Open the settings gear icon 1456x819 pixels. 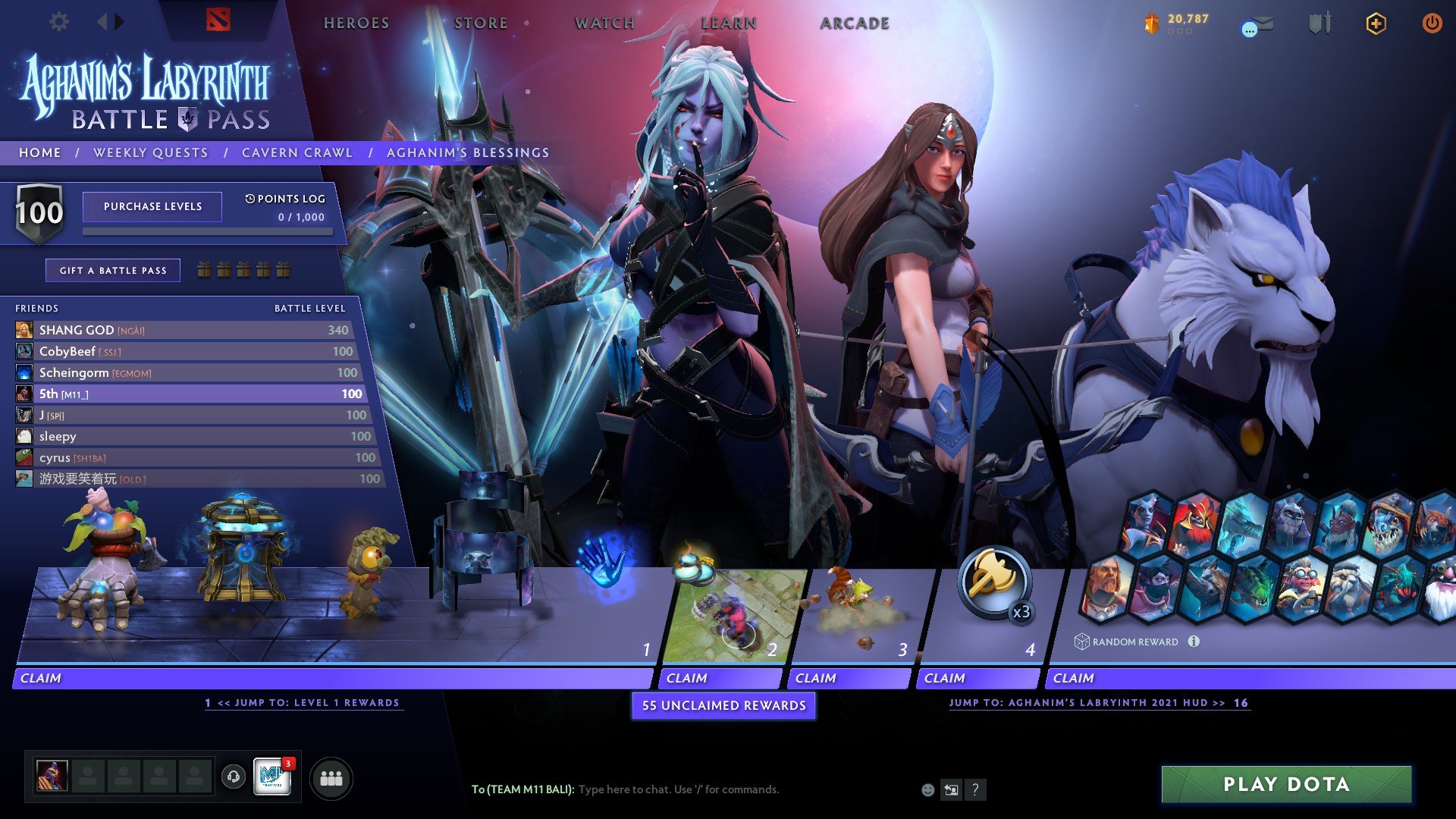[59, 22]
